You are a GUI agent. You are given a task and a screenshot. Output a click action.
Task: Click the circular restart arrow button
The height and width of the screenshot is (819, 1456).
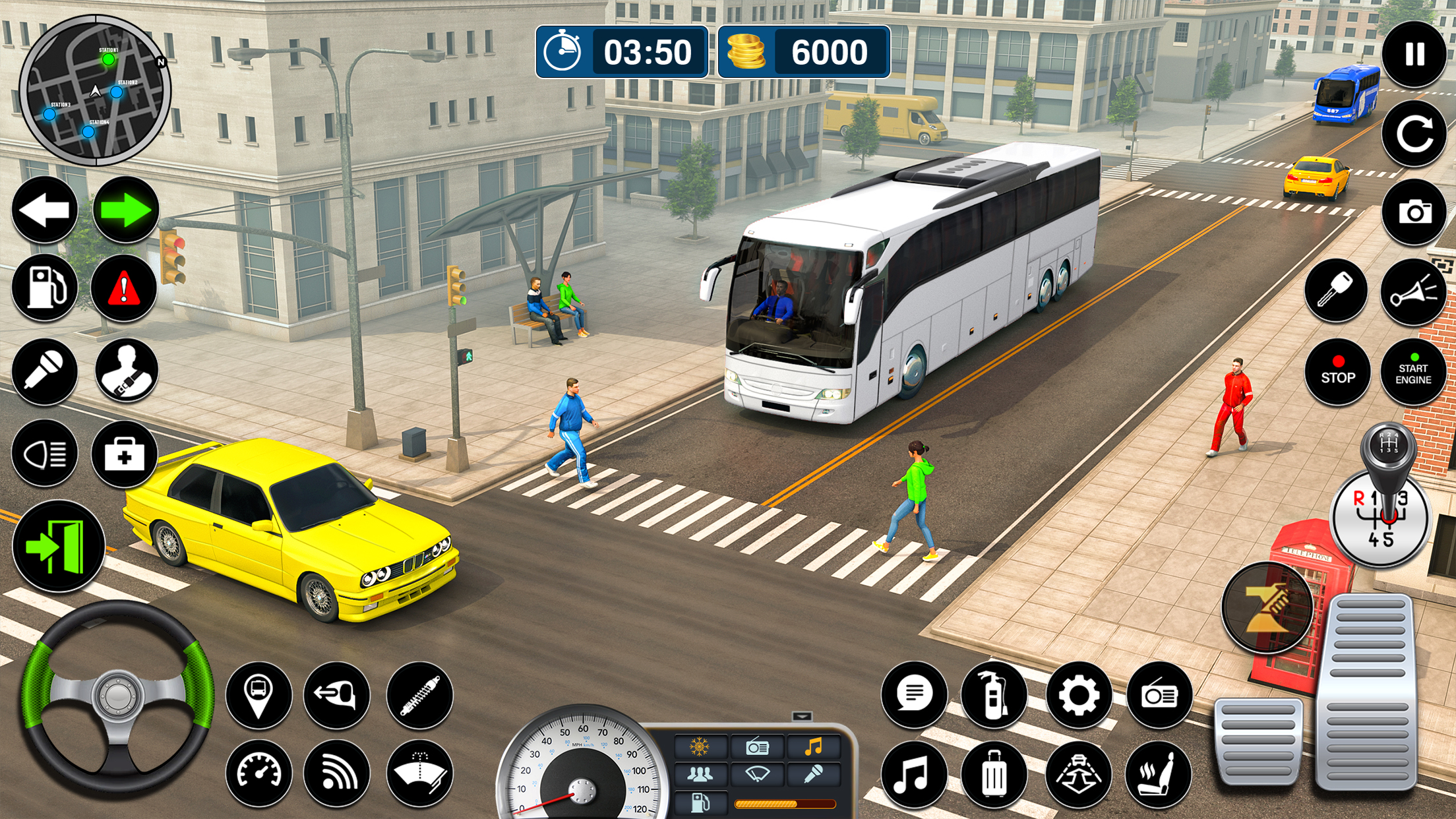(x=1413, y=134)
